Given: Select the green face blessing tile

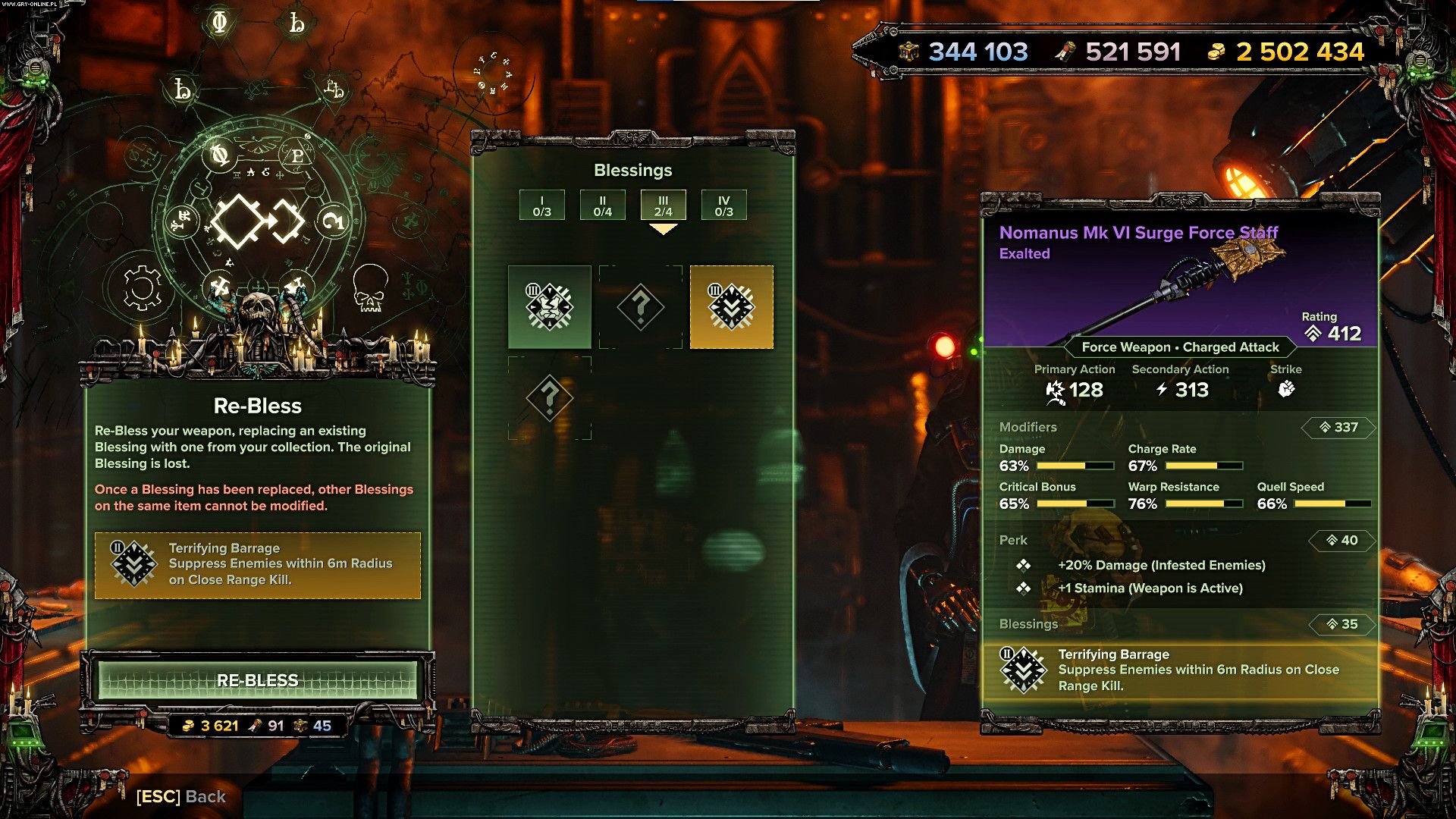Looking at the screenshot, I should point(549,307).
